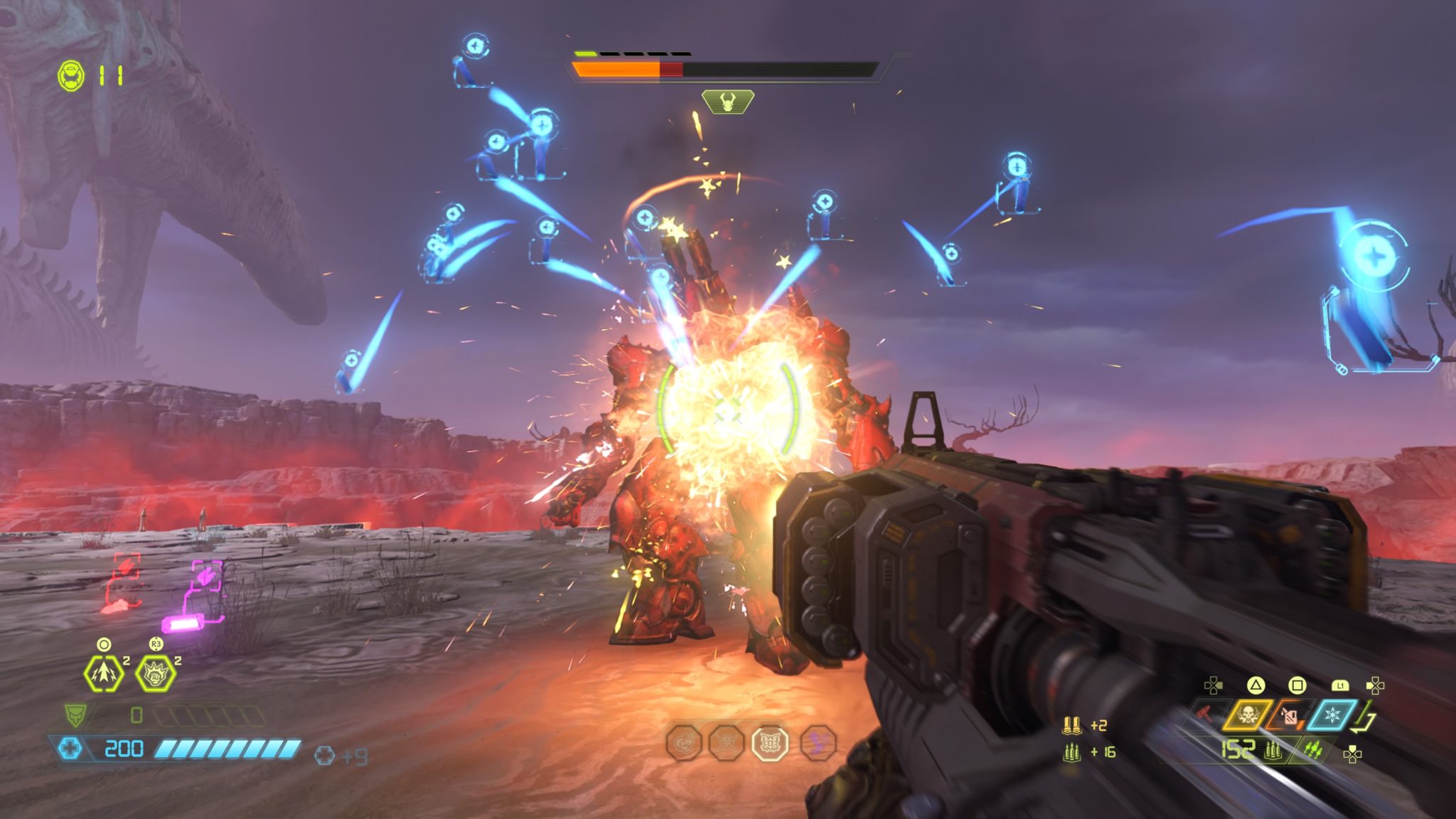Viewport: 1456px width, 819px height.
Task: Click the yellow skull weapon mod icon
Action: [x=1246, y=716]
